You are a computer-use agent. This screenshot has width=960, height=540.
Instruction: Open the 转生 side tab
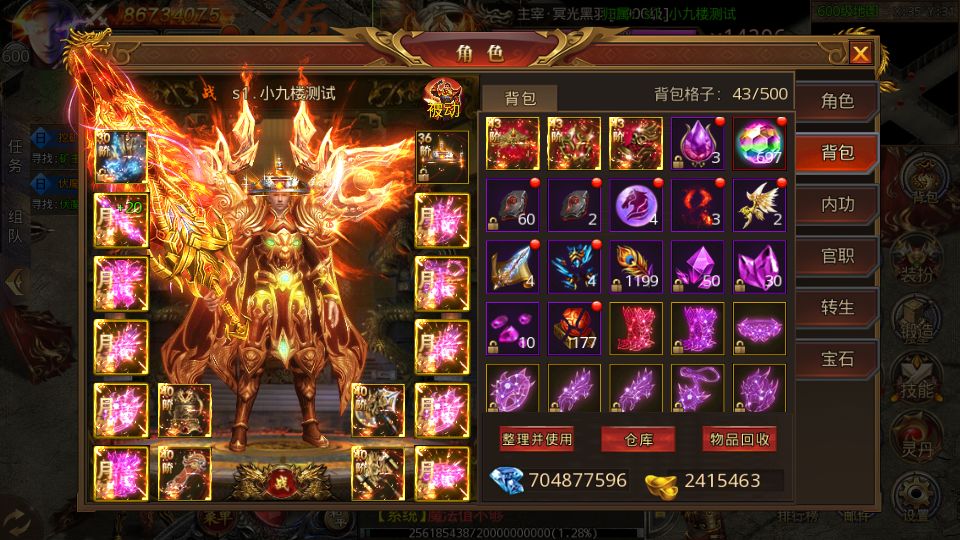coord(837,308)
